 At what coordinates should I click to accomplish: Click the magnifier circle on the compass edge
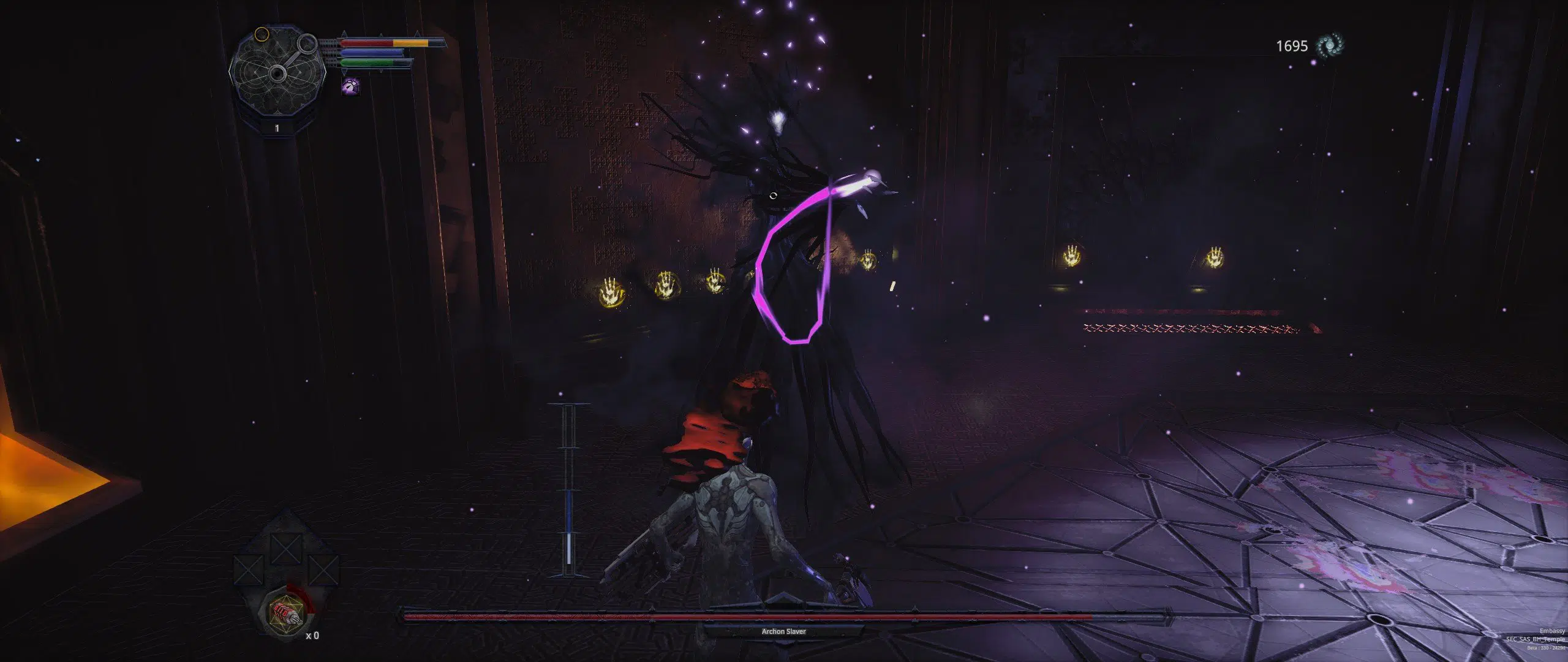306,45
